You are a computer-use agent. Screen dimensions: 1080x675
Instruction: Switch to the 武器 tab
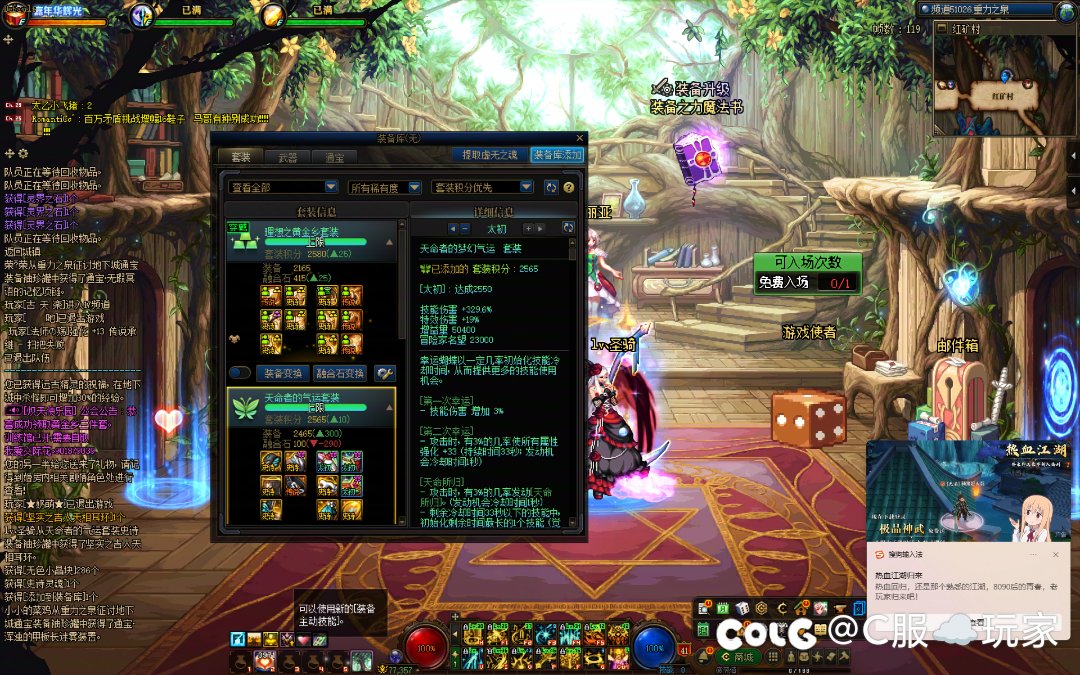pyautogui.click(x=288, y=157)
